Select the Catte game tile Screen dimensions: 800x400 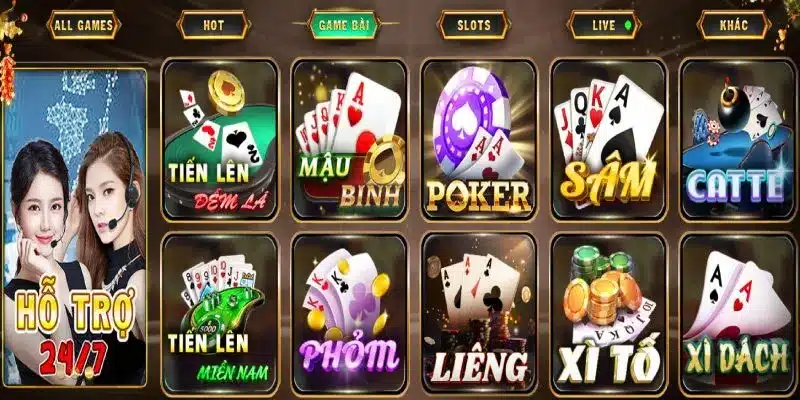point(737,138)
